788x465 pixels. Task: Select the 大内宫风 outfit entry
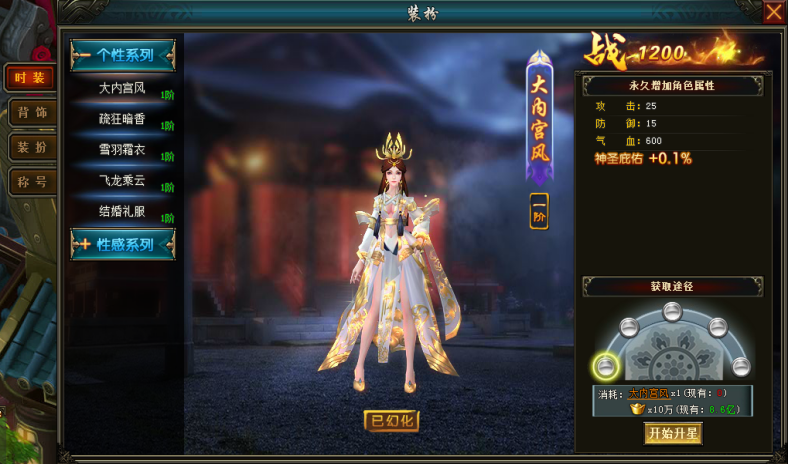[x=123, y=88]
